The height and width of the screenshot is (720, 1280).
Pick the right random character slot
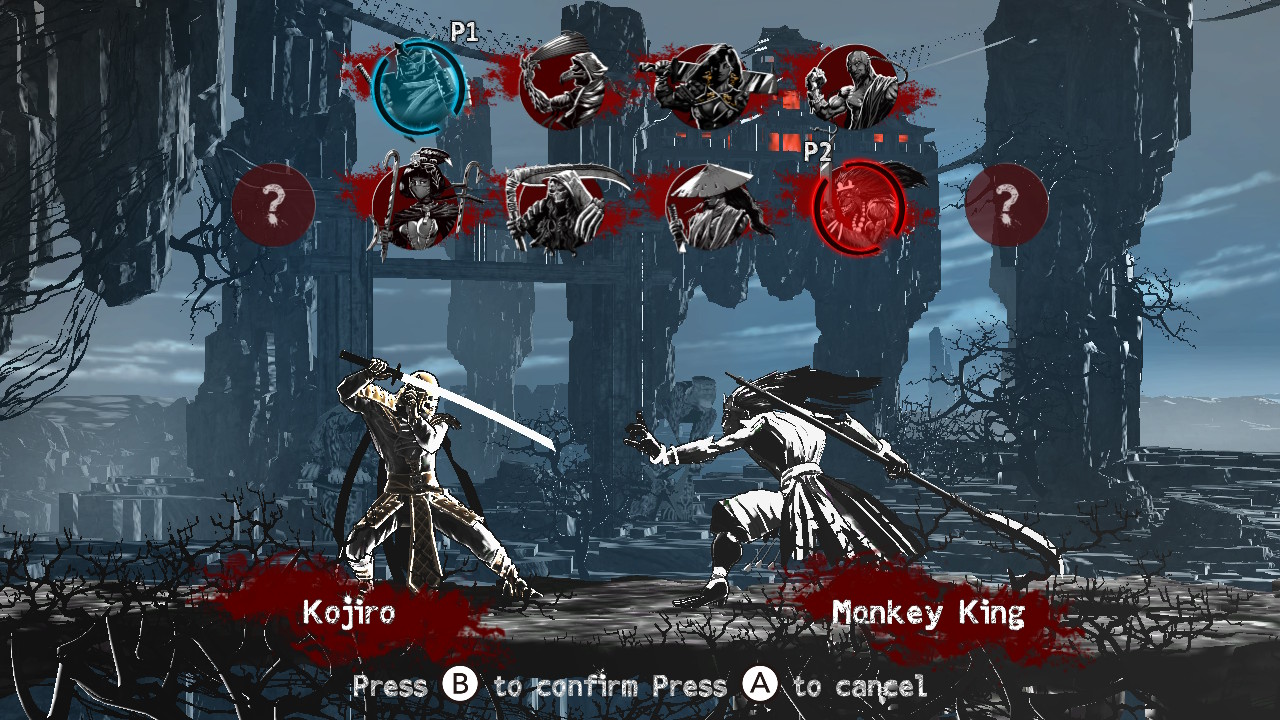[x=1008, y=206]
